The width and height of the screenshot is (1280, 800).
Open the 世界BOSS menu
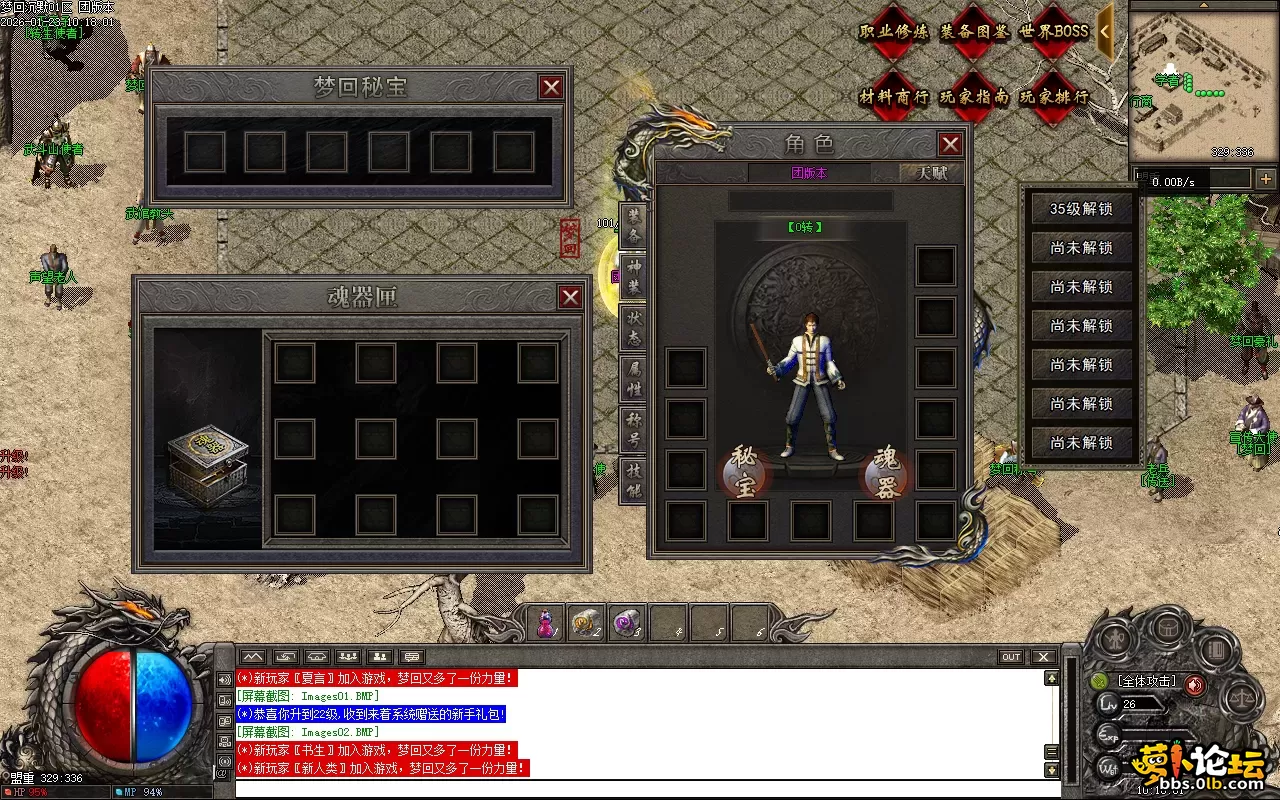point(1054,32)
